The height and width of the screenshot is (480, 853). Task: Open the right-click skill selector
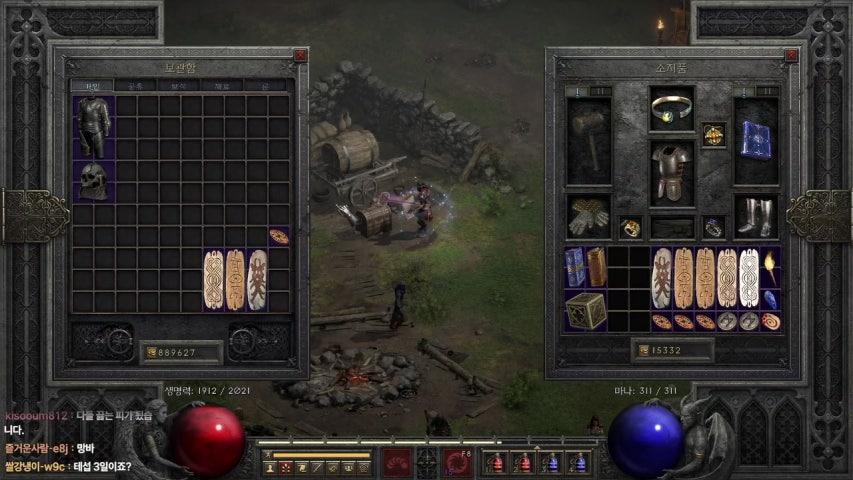[x=459, y=462]
